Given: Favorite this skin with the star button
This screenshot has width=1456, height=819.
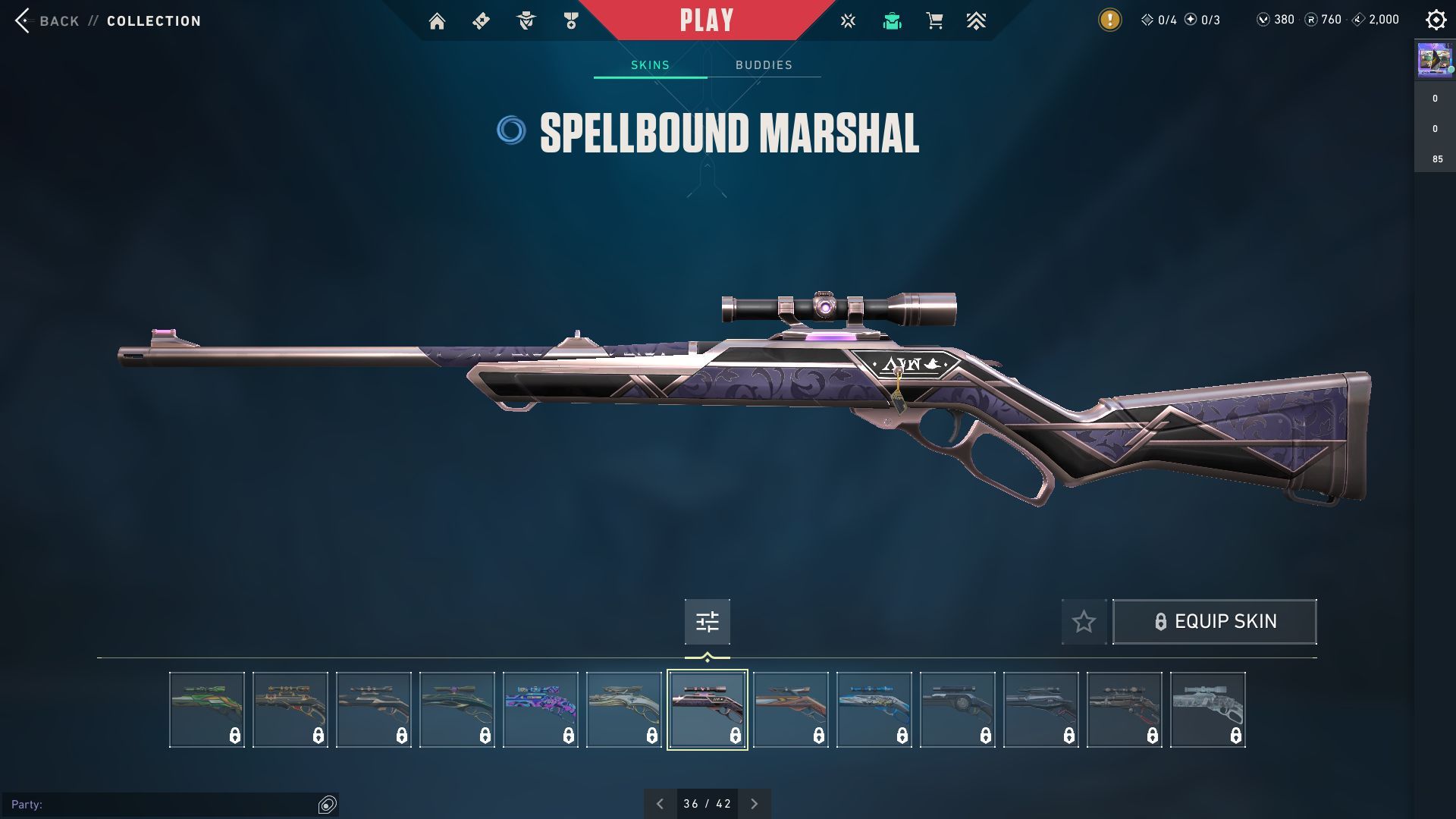Looking at the screenshot, I should (1084, 622).
